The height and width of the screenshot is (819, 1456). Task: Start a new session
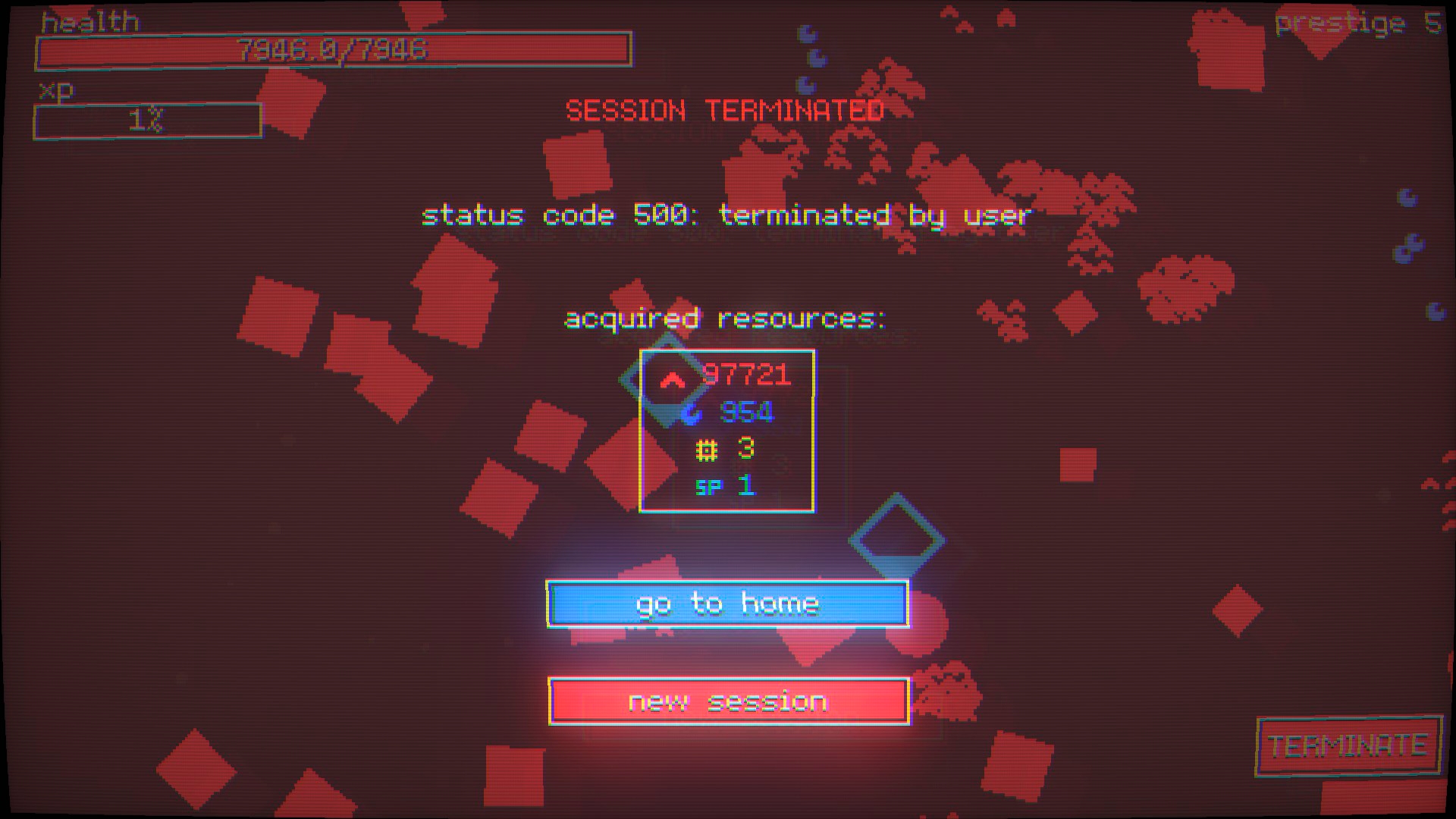pos(727,701)
